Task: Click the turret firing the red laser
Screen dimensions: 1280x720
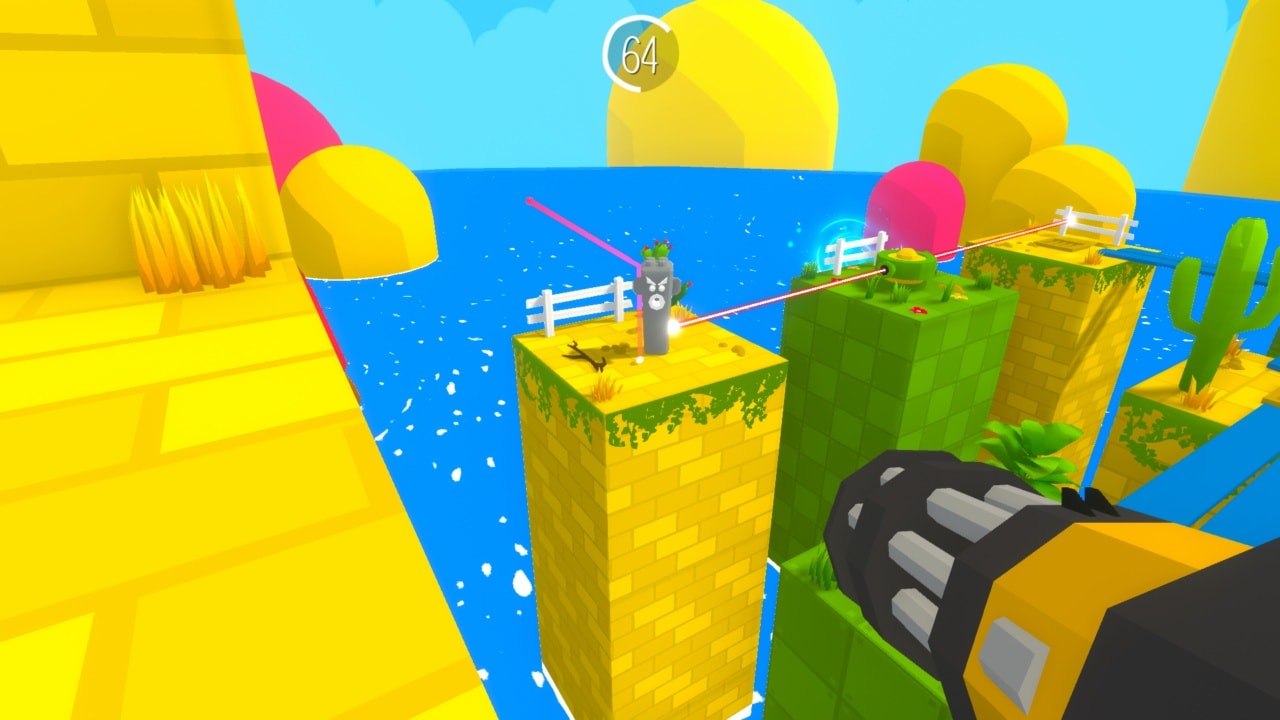Action: (x=905, y=270)
